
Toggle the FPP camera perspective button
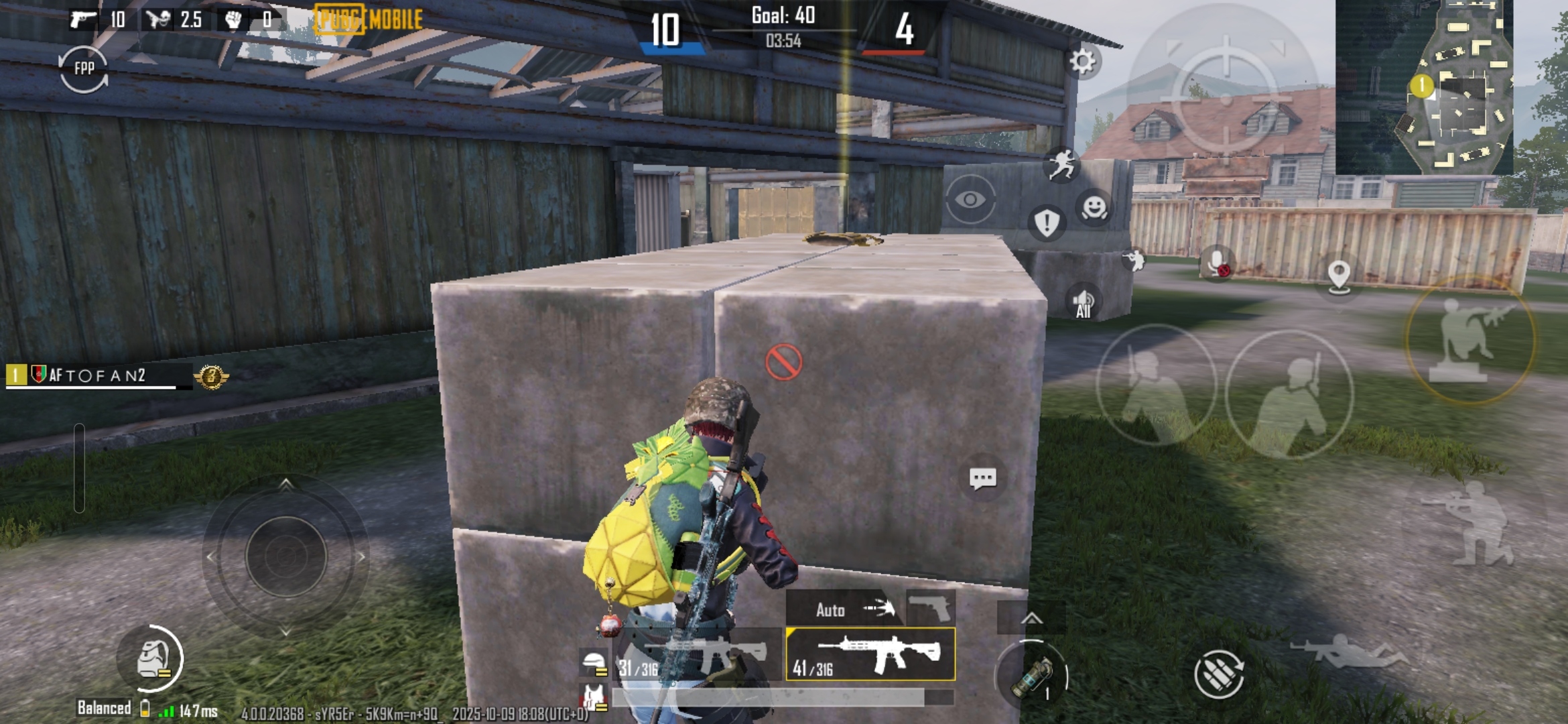[x=84, y=68]
